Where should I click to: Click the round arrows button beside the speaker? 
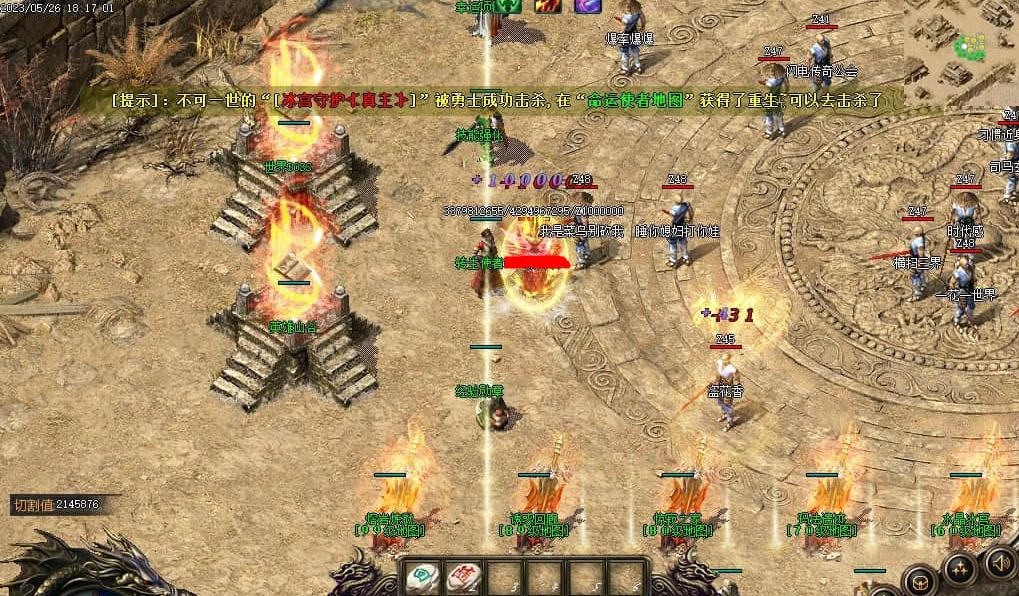coord(960,570)
